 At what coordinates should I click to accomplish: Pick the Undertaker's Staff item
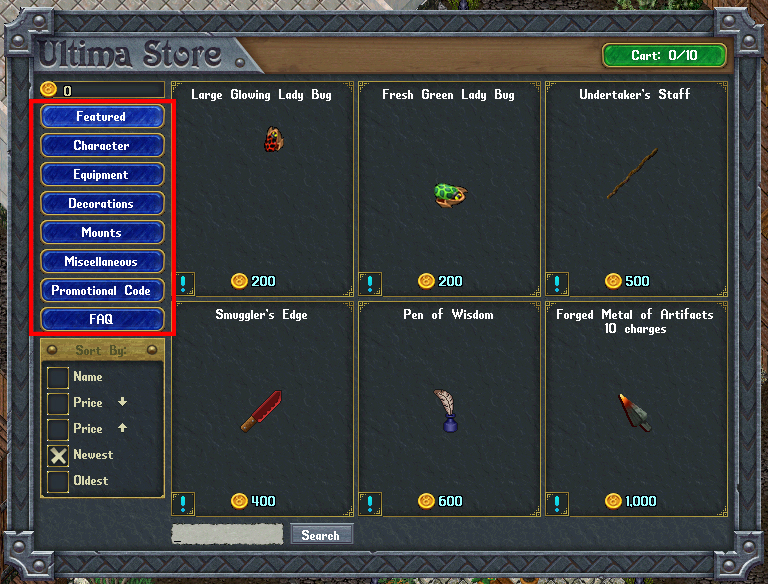633,174
